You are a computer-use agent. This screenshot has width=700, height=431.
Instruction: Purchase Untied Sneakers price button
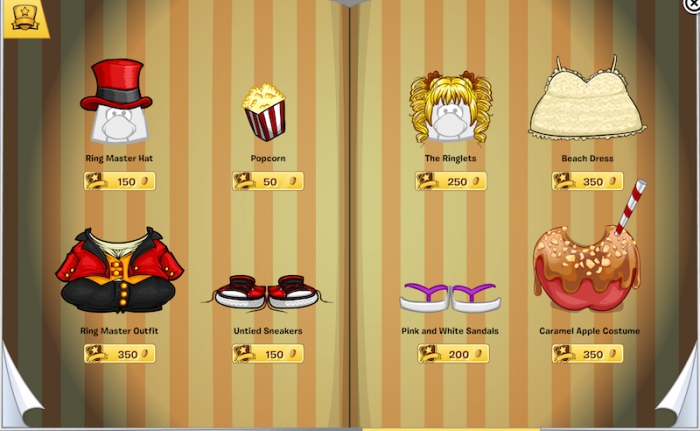(x=268, y=354)
